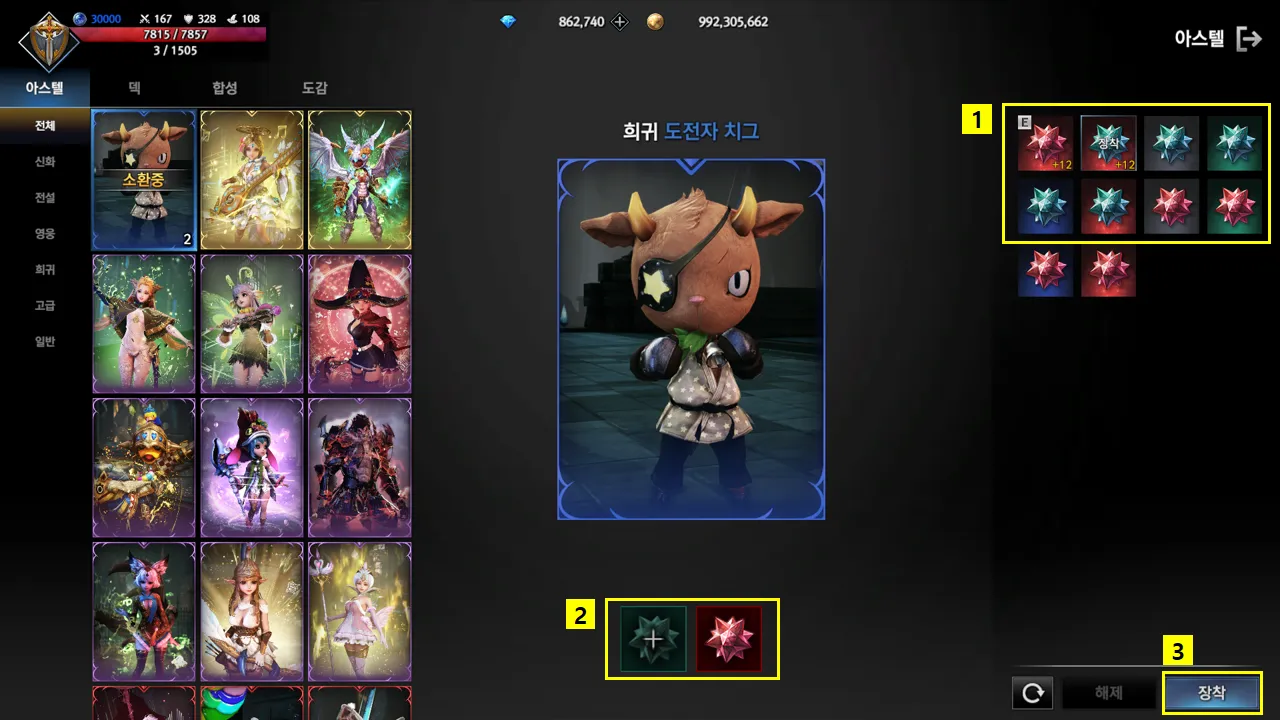Click the 해제 unequip button
This screenshot has height=720, width=1280.
[x=1109, y=693]
